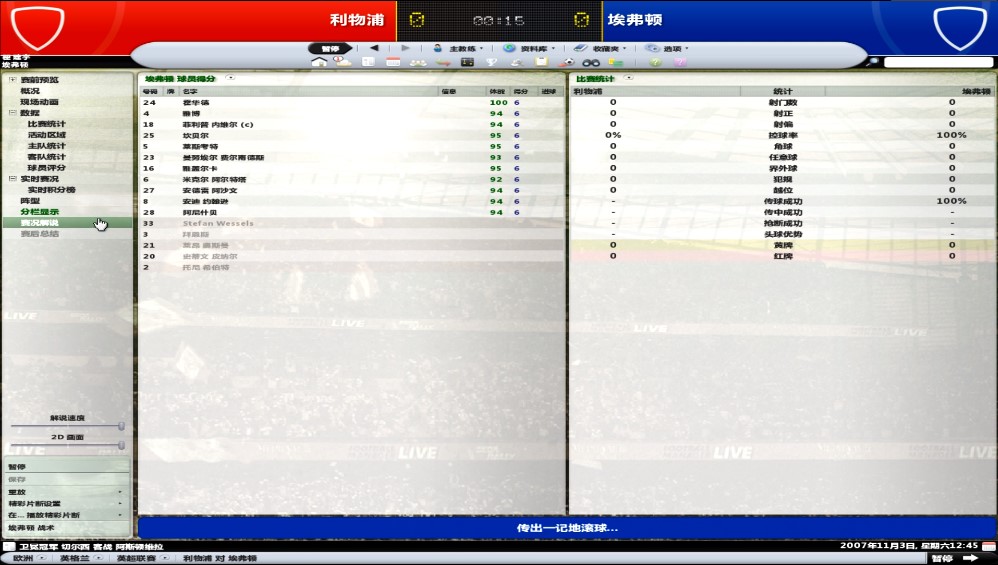Open the 选项 menu

click(x=665, y=48)
